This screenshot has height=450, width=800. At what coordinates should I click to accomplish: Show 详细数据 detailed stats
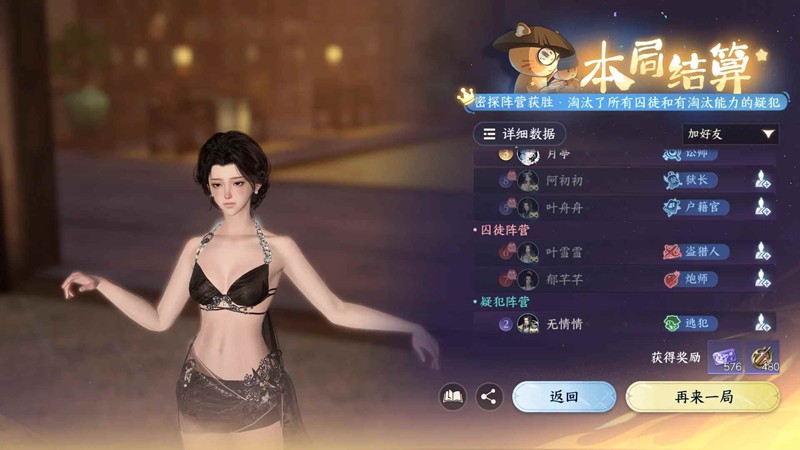[519, 133]
